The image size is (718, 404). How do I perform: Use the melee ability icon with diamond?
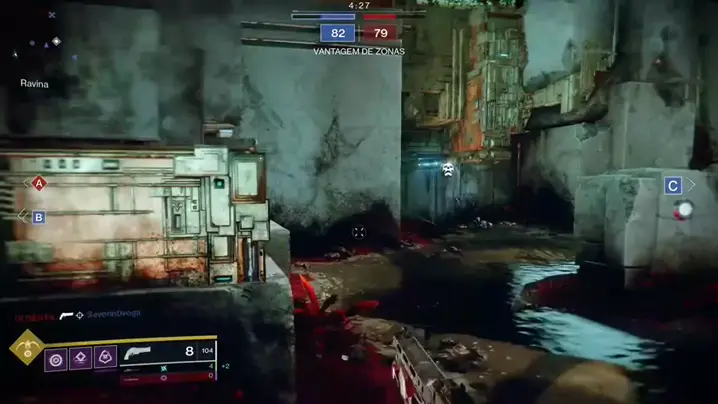pos(81,357)
